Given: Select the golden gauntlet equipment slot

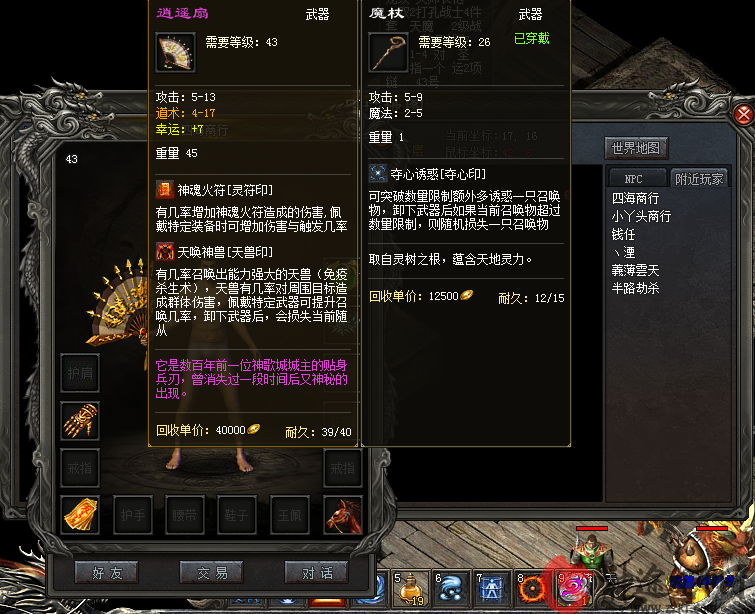Looking at the screenshot, I should tap(79, 420).
